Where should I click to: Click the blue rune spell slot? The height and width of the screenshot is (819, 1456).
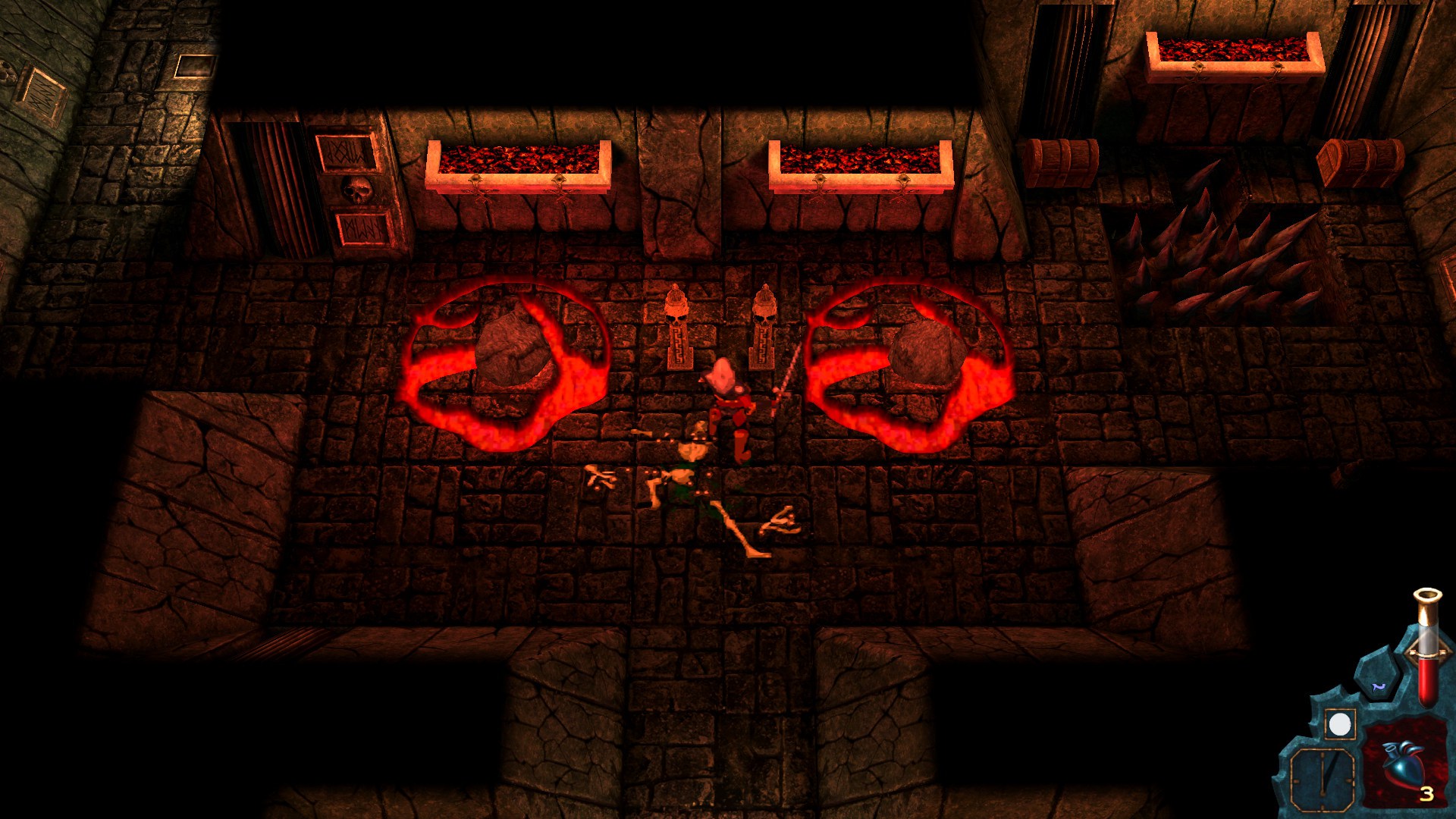(1379, 686)
